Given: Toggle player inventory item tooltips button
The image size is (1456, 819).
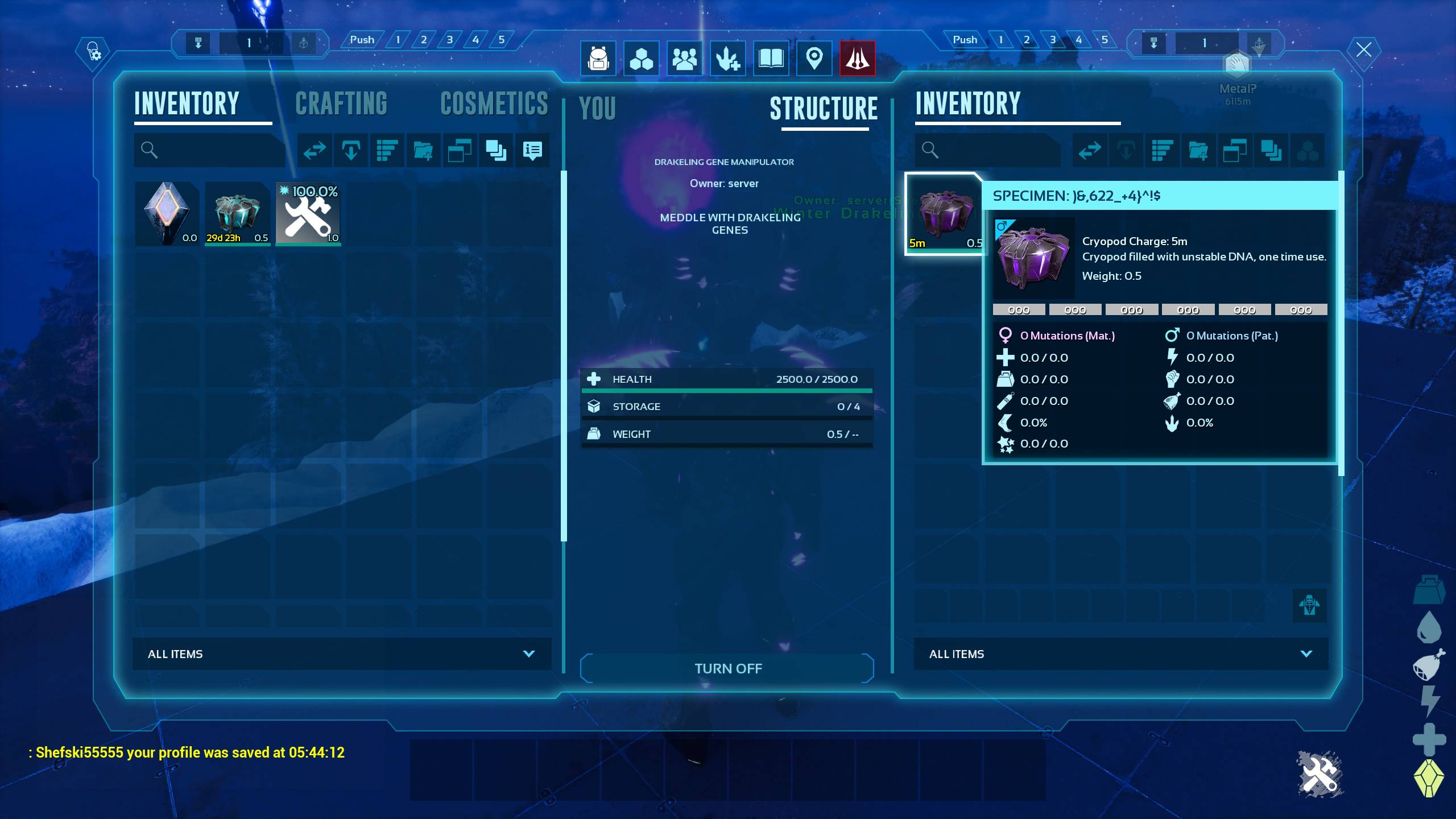Looking at the screenshot, I should pyautogui.click(x=532, y=151).
